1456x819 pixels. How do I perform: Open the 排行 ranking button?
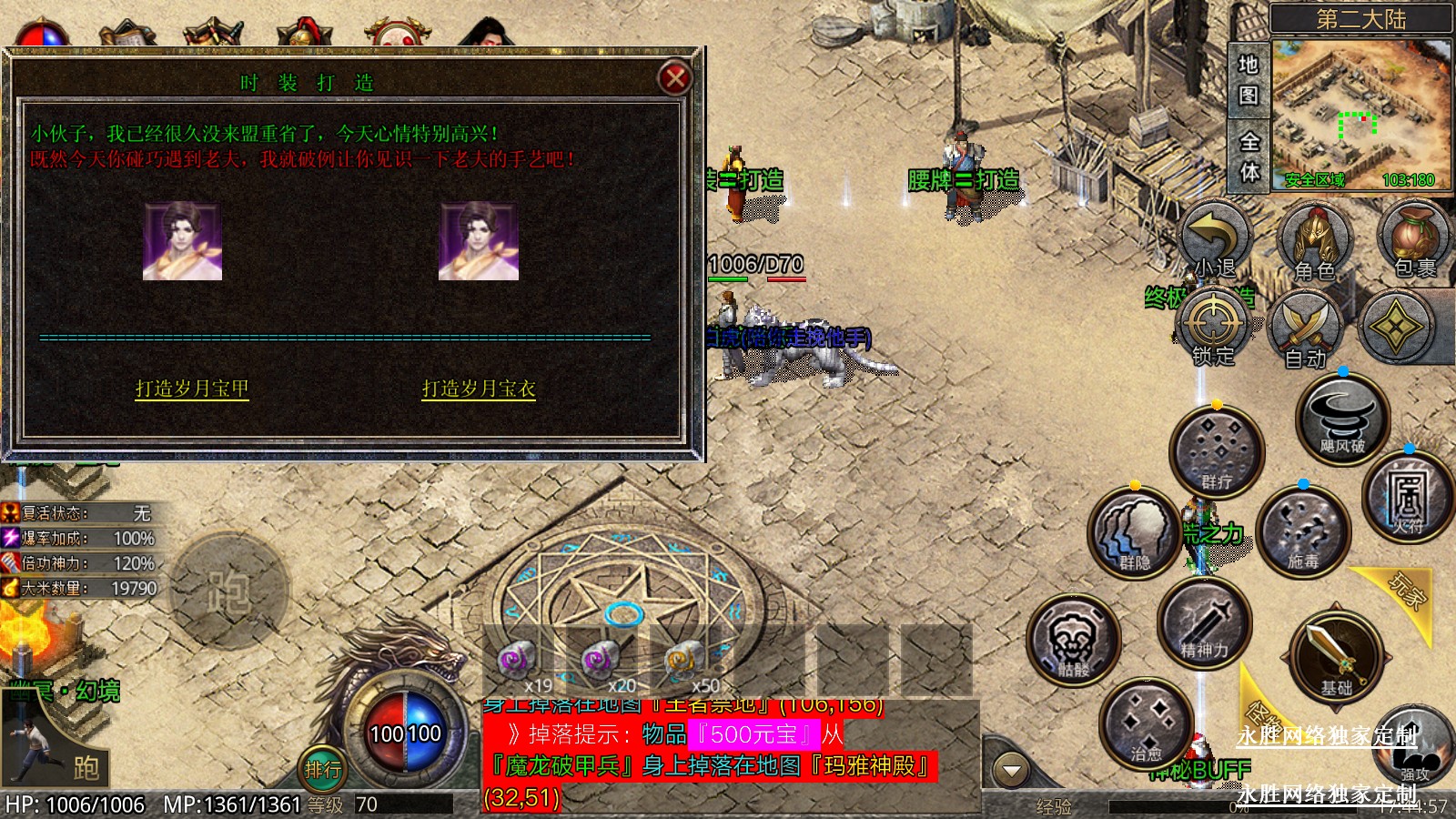coord(322,770)
